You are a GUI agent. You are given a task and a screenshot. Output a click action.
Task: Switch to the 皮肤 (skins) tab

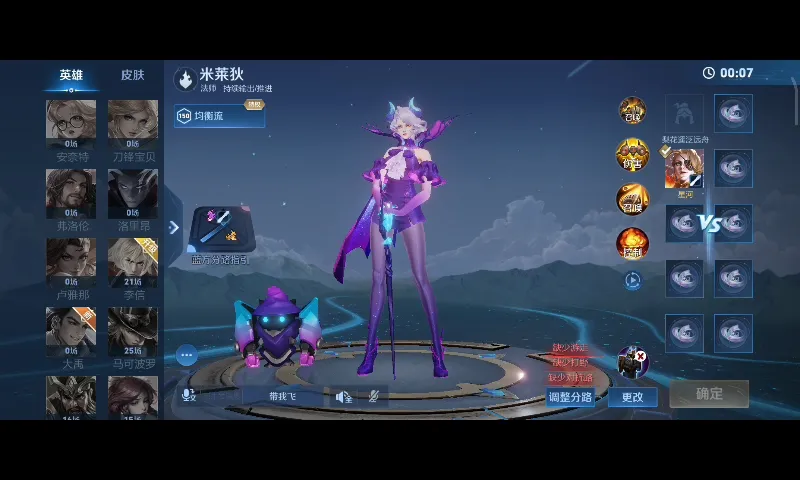coord(132,75)
